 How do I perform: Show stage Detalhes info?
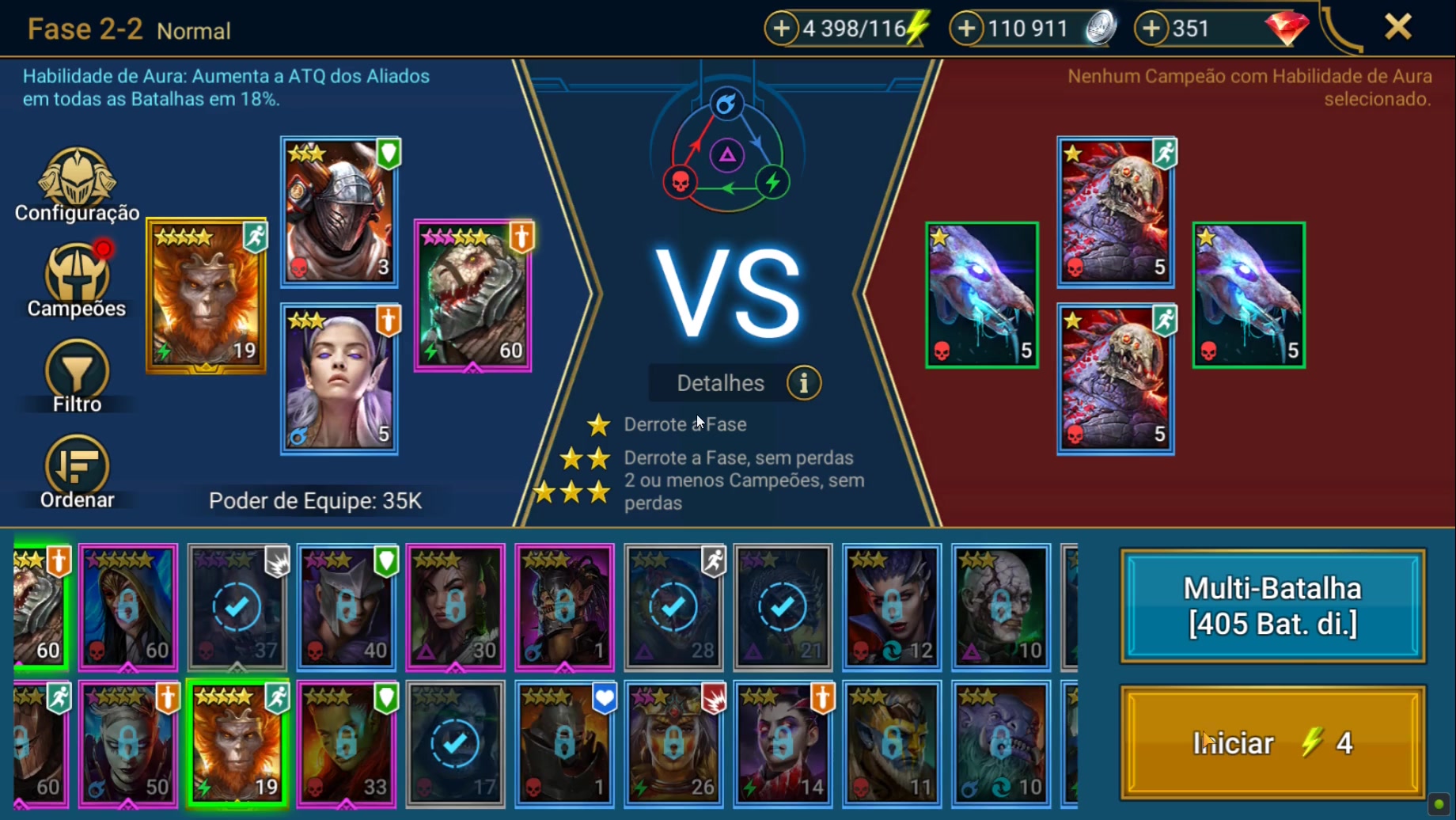click(x=803, y=383)
